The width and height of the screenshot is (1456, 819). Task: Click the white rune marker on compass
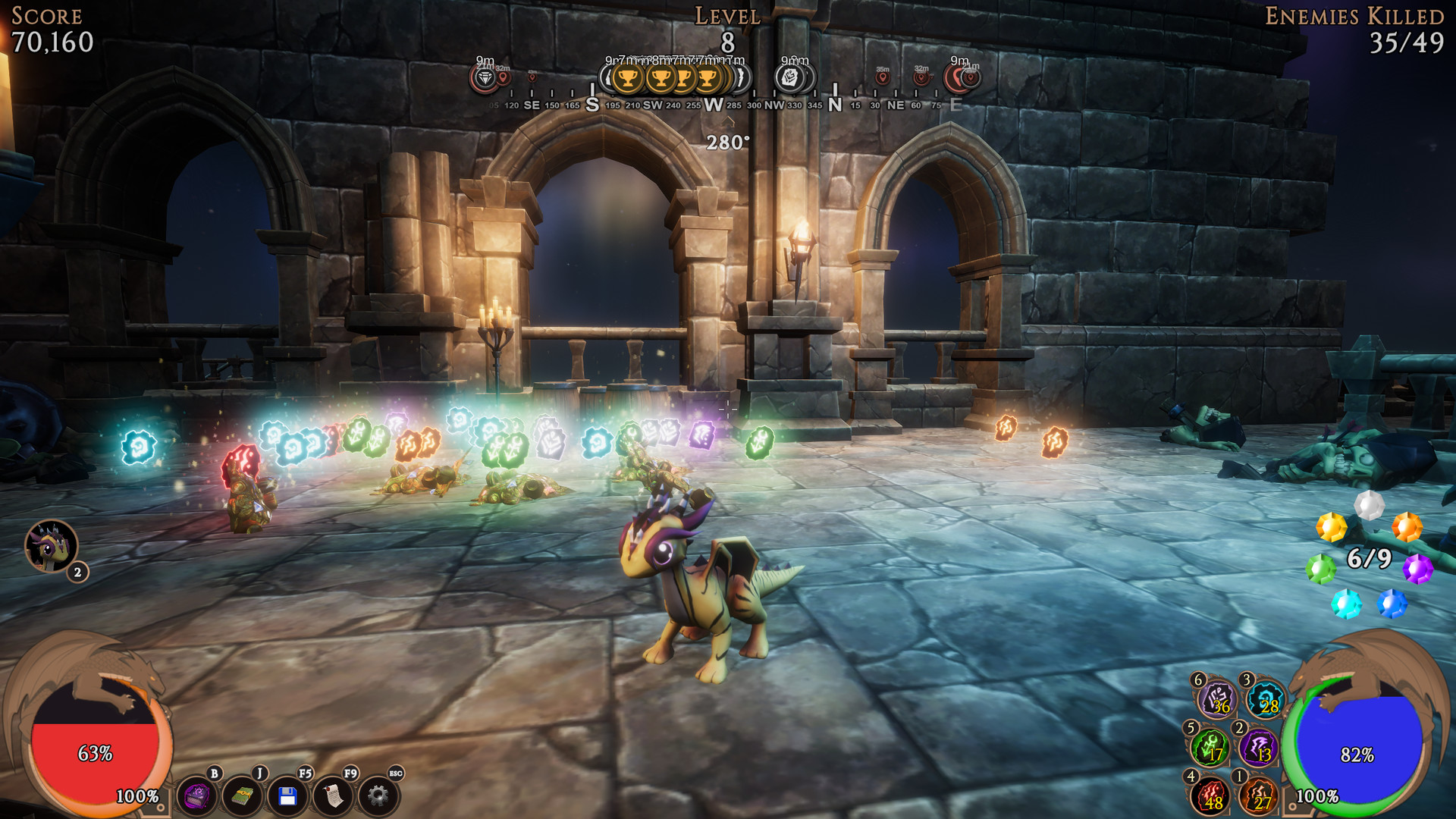pos(790,77)
